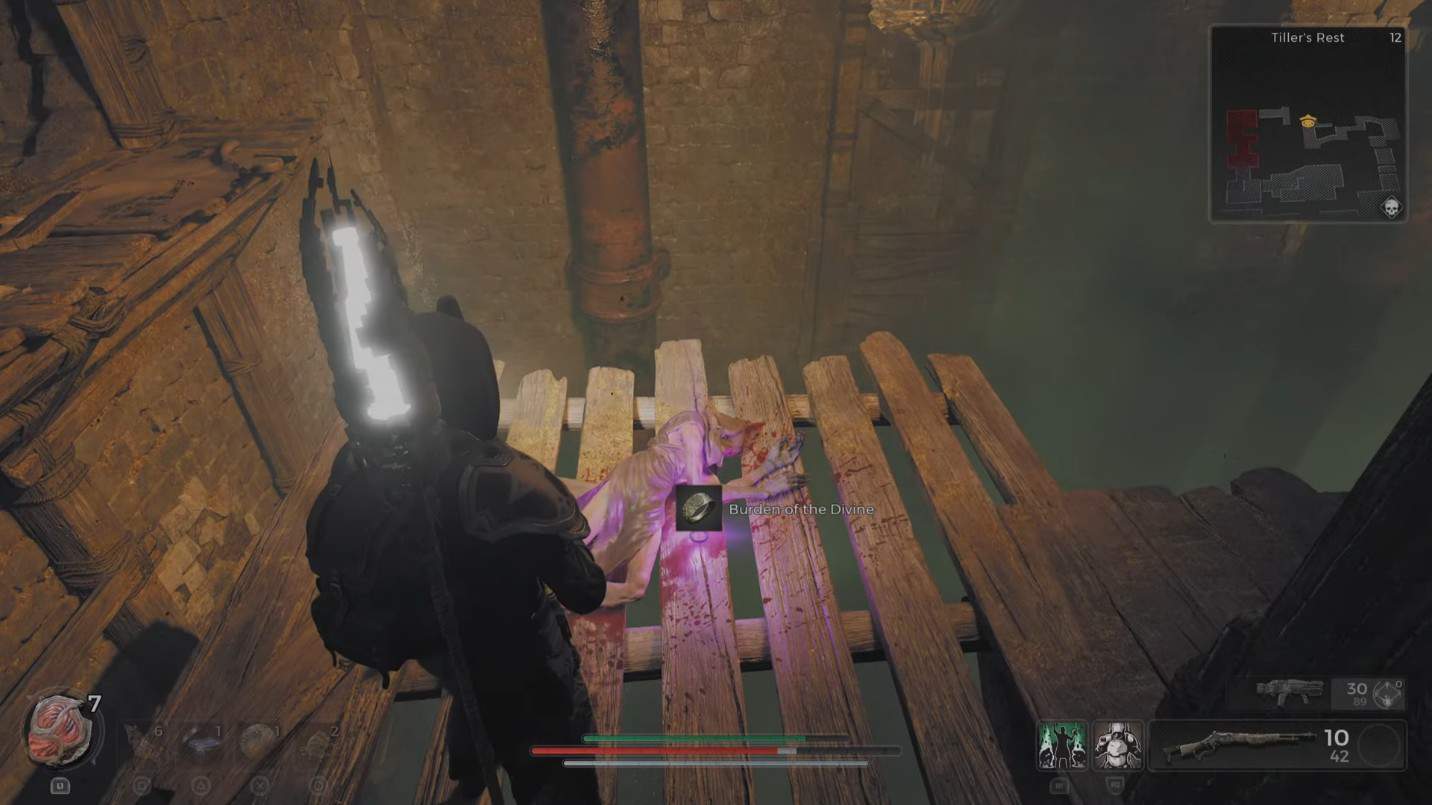The image size is (1432, 805).
Task: Switch to the secondary gun above the rifle
Action: tap(1289, 690)
